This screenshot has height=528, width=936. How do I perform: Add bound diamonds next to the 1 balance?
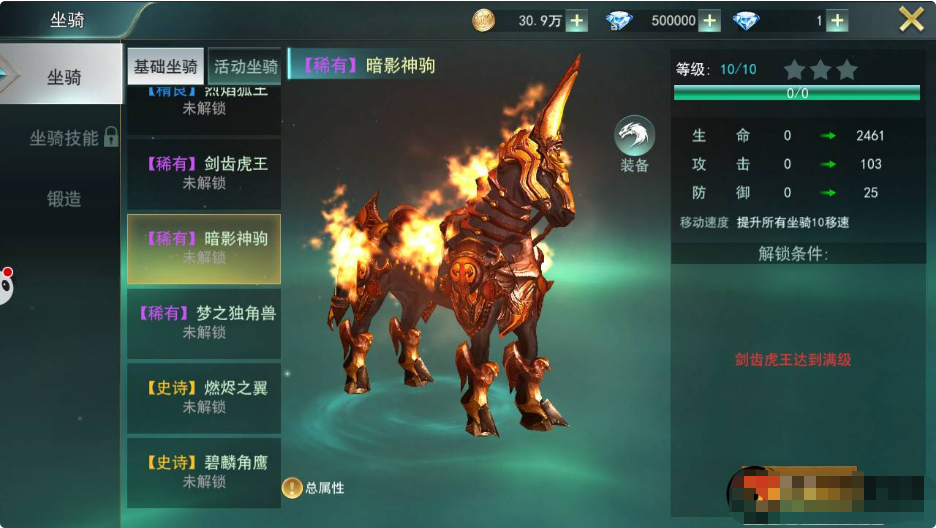(837, 21)
